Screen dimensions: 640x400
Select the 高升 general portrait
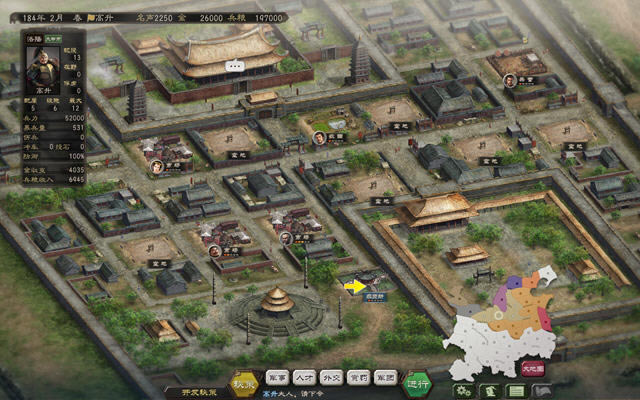pos(42,70)
